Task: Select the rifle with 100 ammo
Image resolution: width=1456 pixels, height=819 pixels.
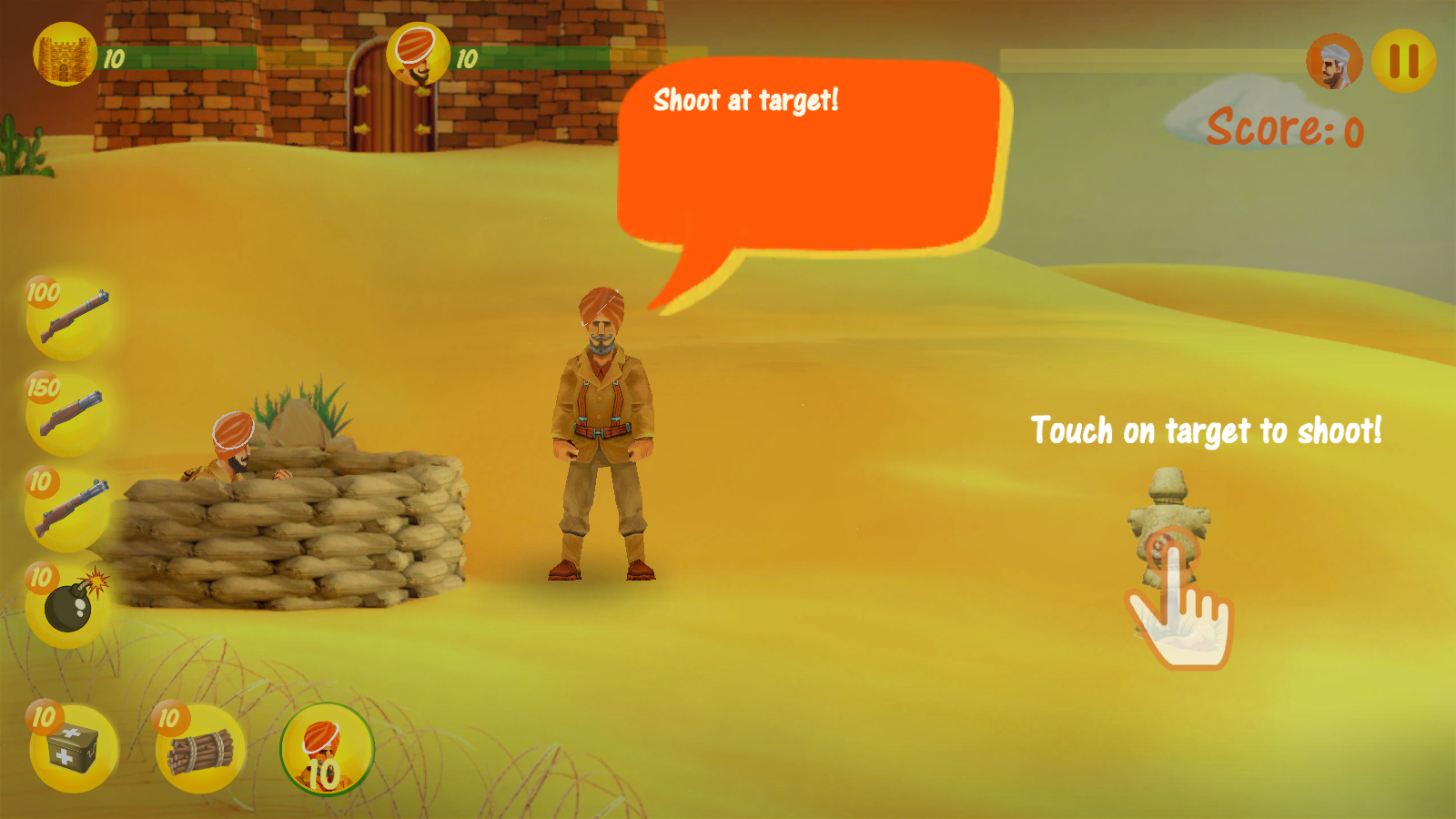Action: (x=70, y=318)
